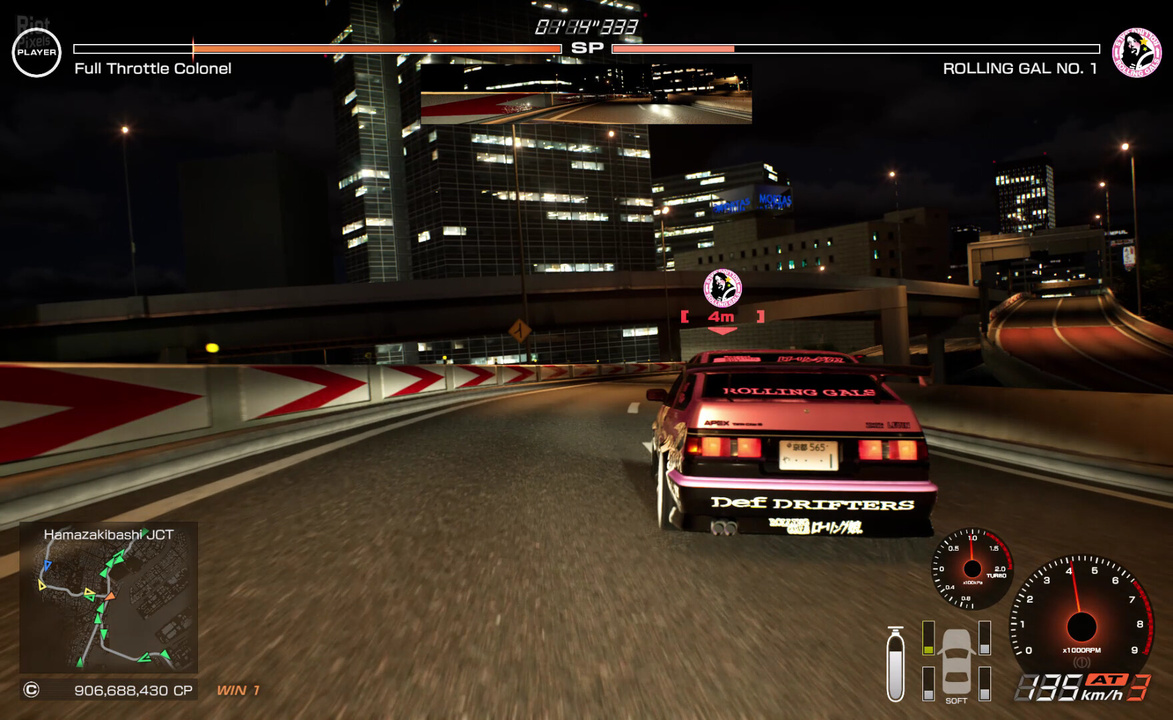Click the car tire condition diagram
This screenshot has width=1173, height=720.
click(957, 660)
